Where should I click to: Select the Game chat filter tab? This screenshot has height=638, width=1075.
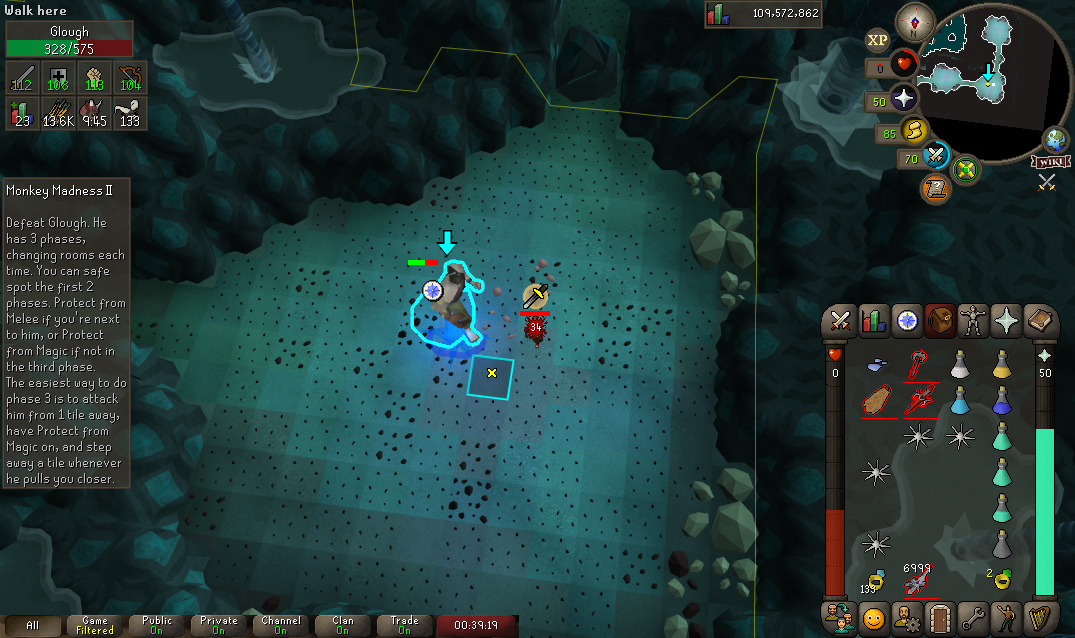coord(95,626)
